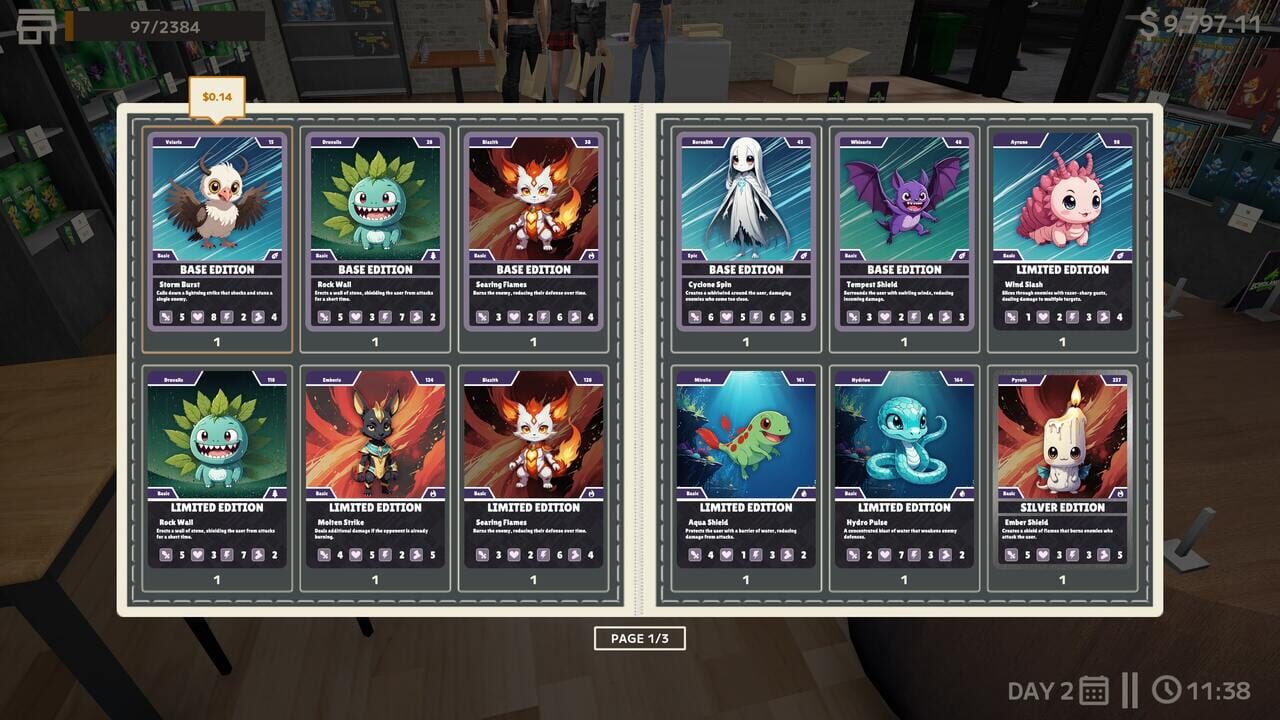Choose the Base Edition Searing Flames card
Image resolution: width=1280 pixels, height=720 pixels.
click(533, 232)
